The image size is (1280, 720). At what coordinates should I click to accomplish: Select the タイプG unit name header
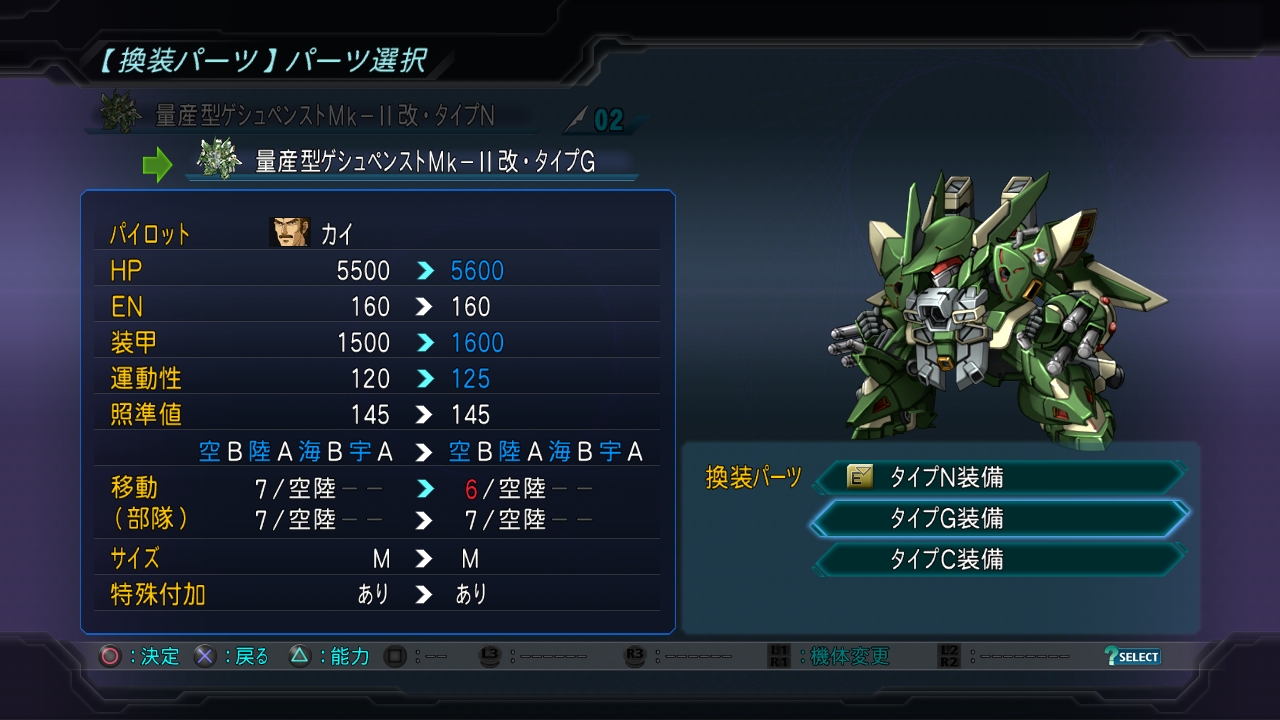[425, 162]
